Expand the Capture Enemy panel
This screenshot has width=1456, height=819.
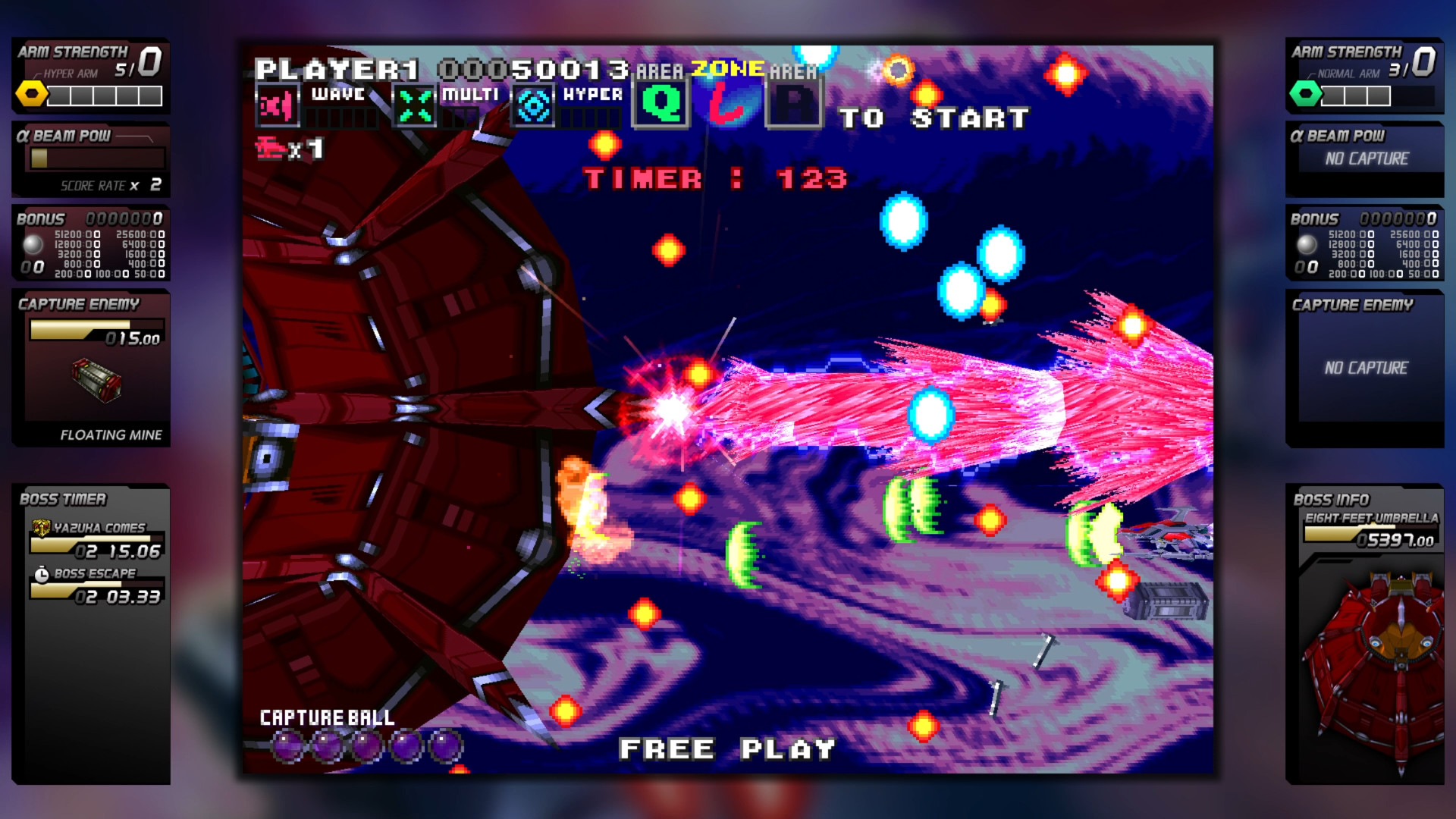point(78,304)
